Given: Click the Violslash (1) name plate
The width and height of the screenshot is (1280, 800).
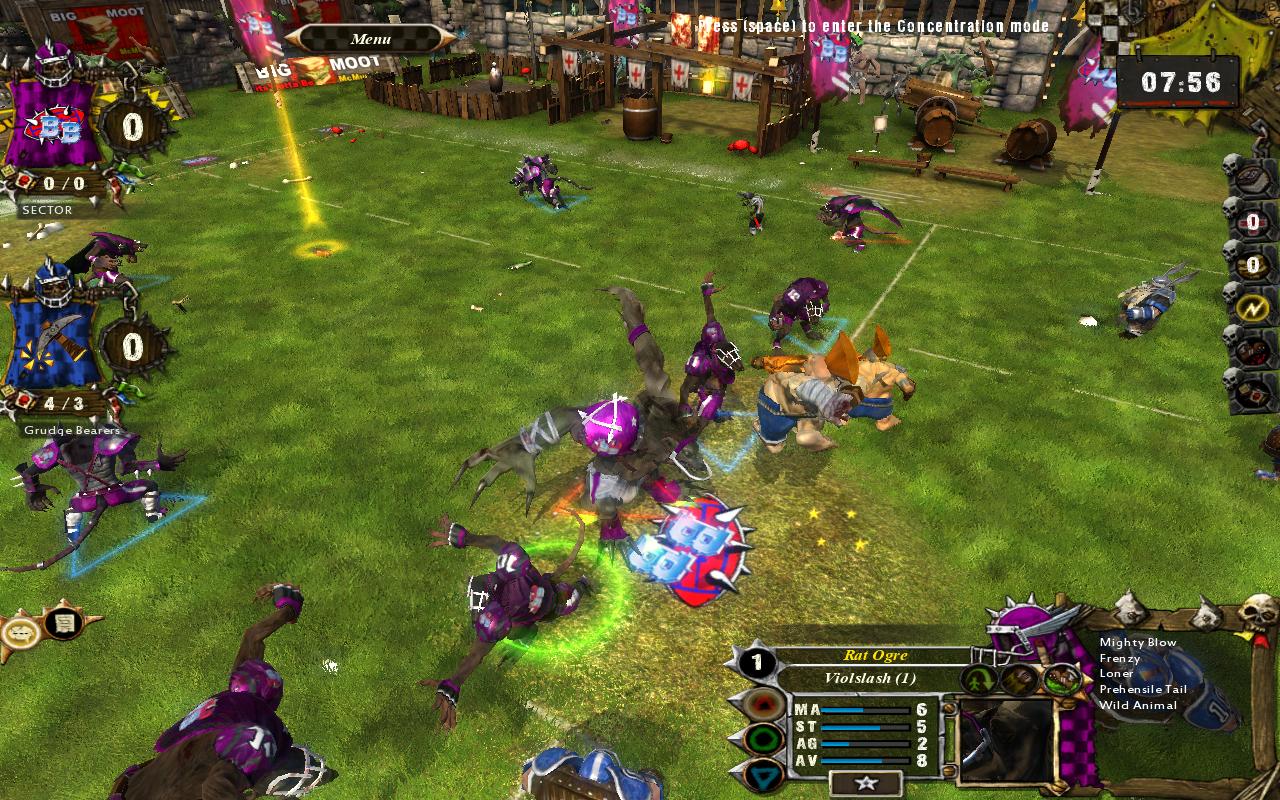Looking at the screenshot, I should click(x=872, y=678).
